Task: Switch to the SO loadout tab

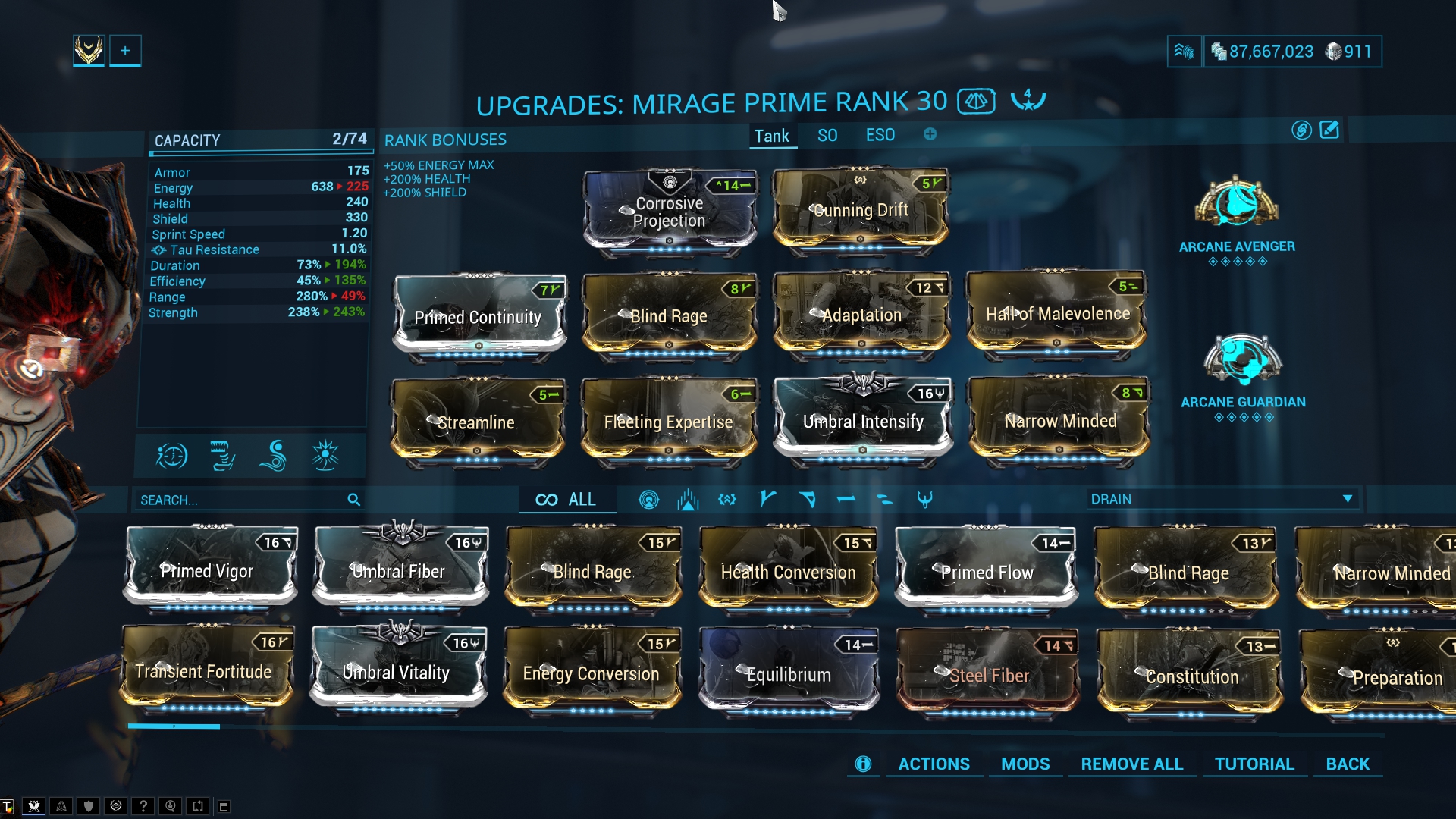Action: point(827,136)
